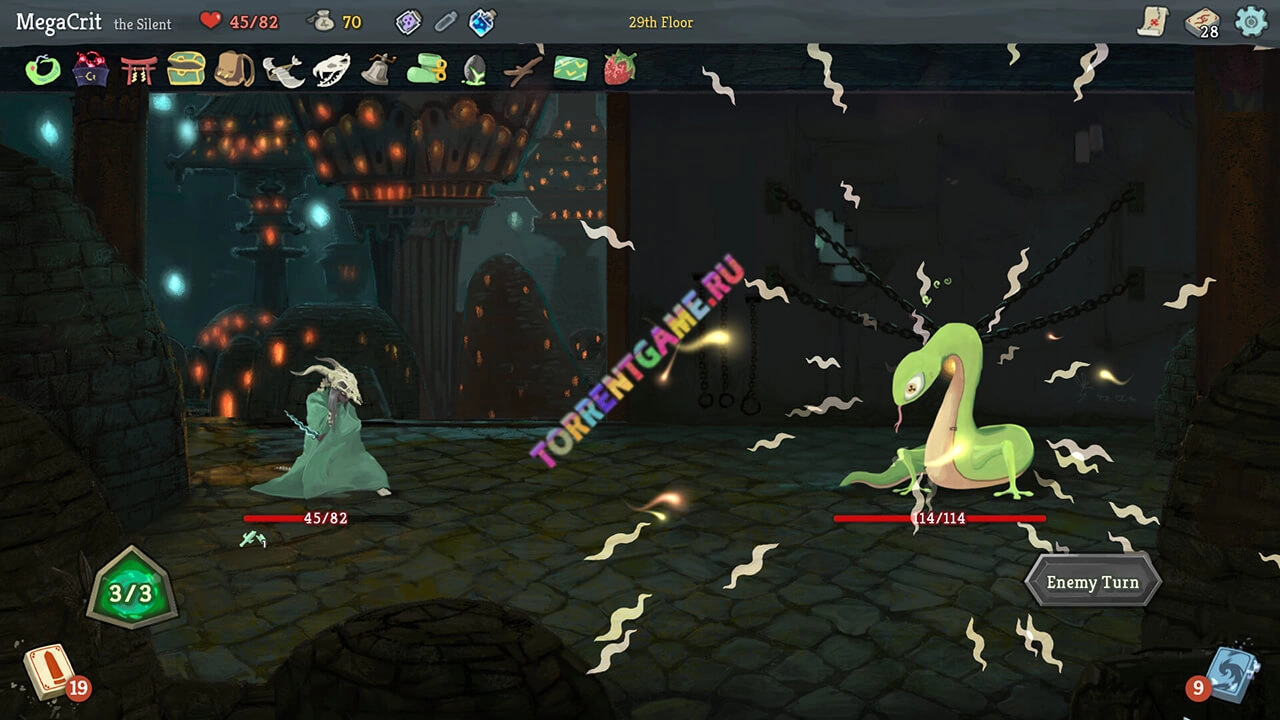Inspect the wooden twig relic
The height and width of the screenshot is (720, 1280).
(x=522, y=69)
